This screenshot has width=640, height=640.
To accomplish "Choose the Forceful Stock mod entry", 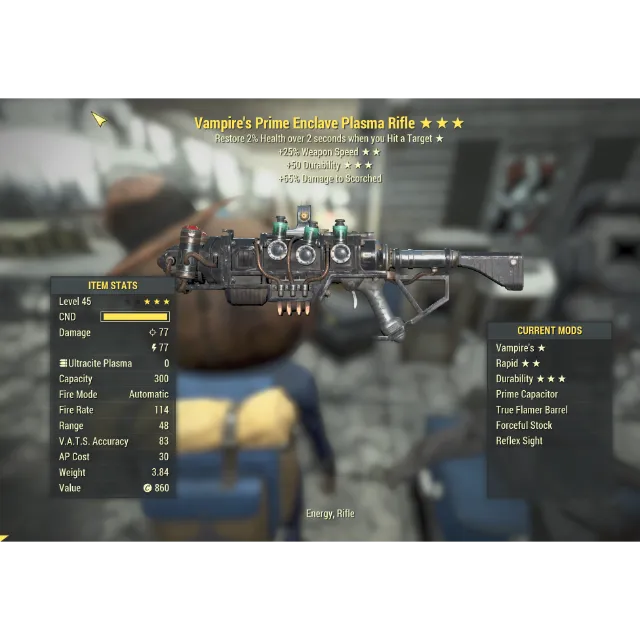I will 523,425.
